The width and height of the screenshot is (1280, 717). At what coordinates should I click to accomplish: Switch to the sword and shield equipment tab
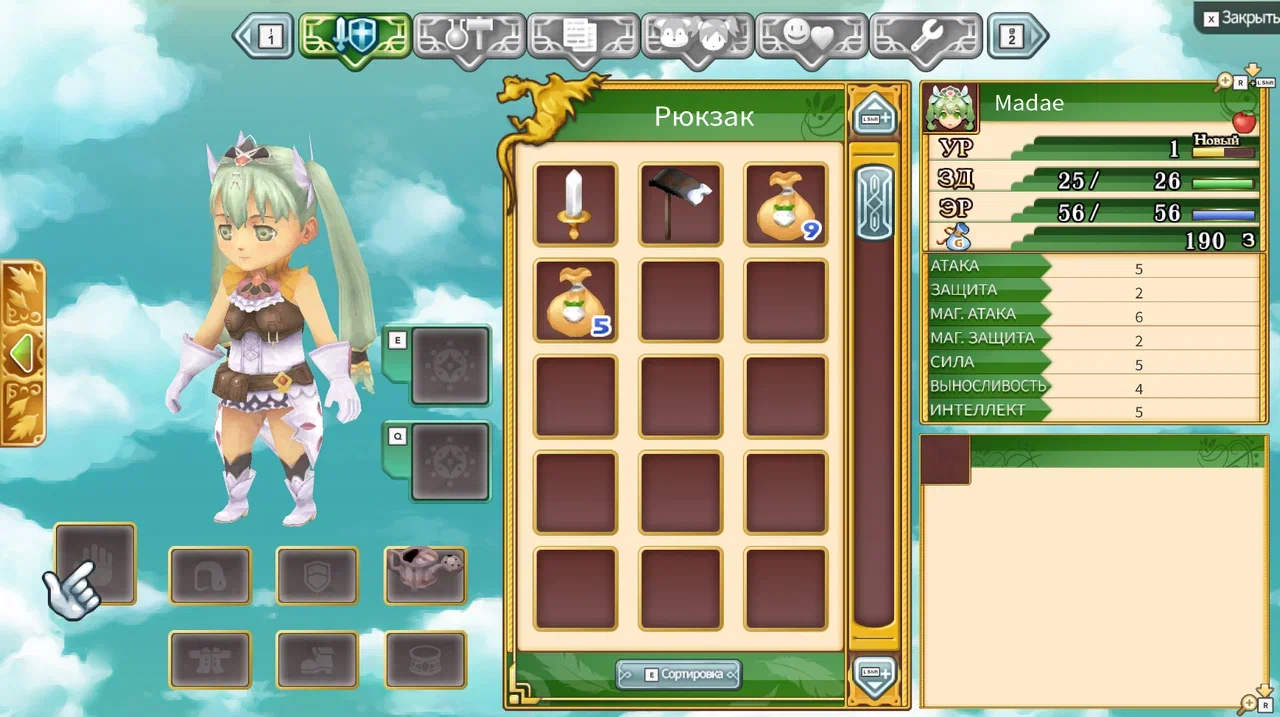point(355,37)
